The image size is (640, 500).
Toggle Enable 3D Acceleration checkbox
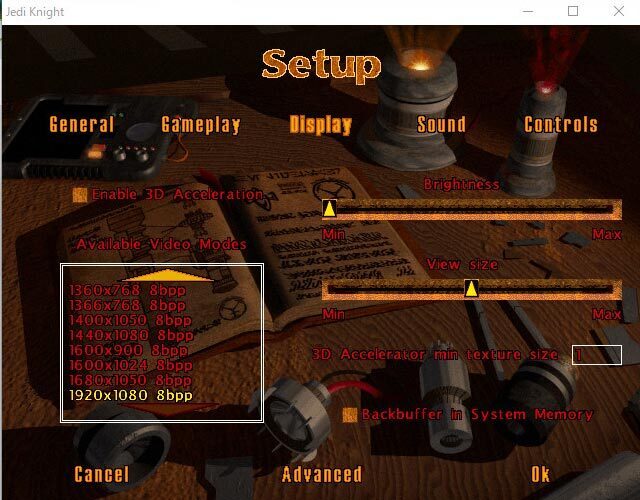point(80,195)
